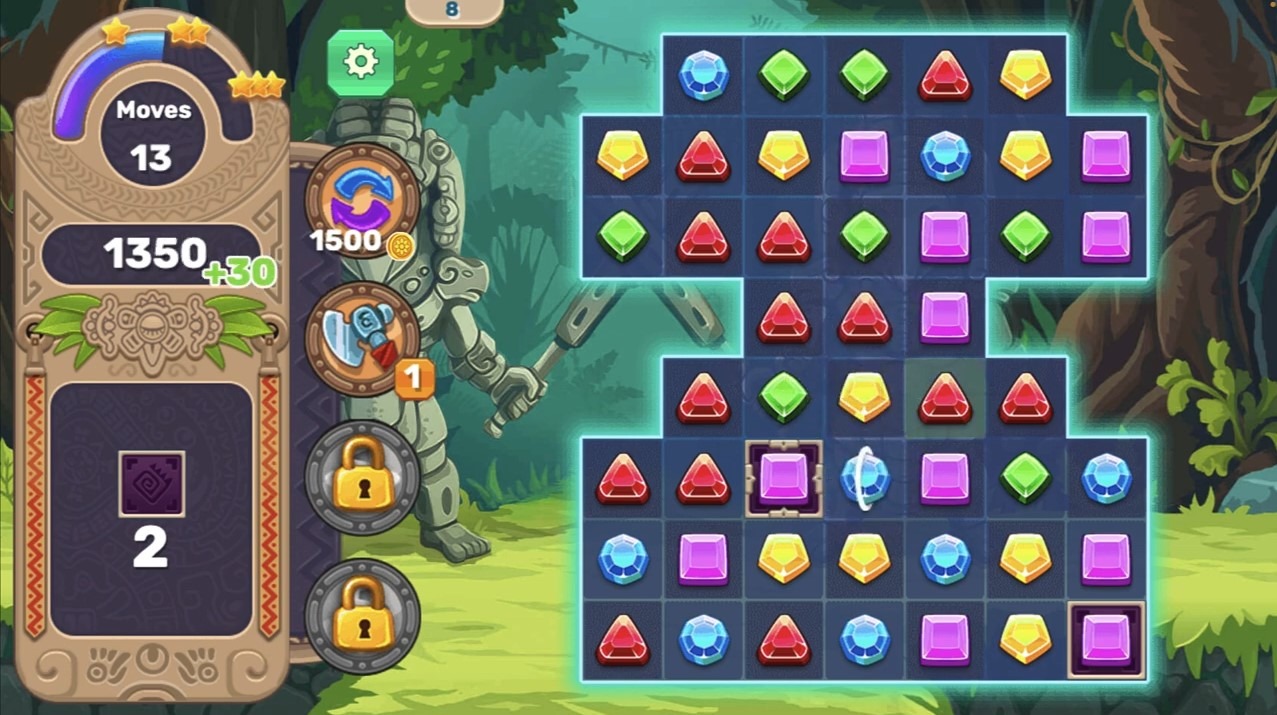Click the red gem on the highlighted lighter tile
Screen dimensions: 1277x715
coord(944,398)
